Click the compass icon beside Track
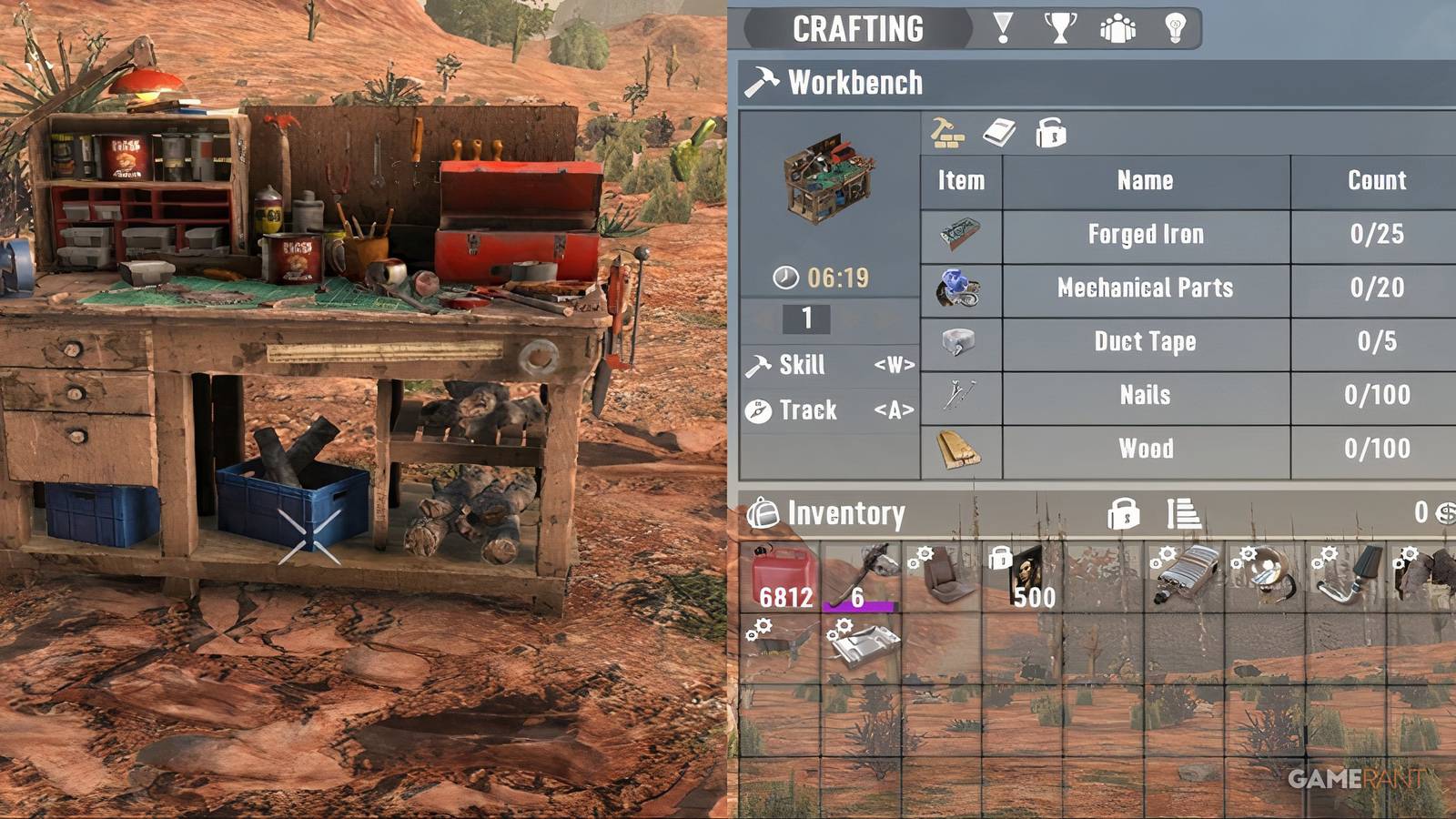Image resolution: width=1456 pixels, height=819 pixels. coord(758,409)
